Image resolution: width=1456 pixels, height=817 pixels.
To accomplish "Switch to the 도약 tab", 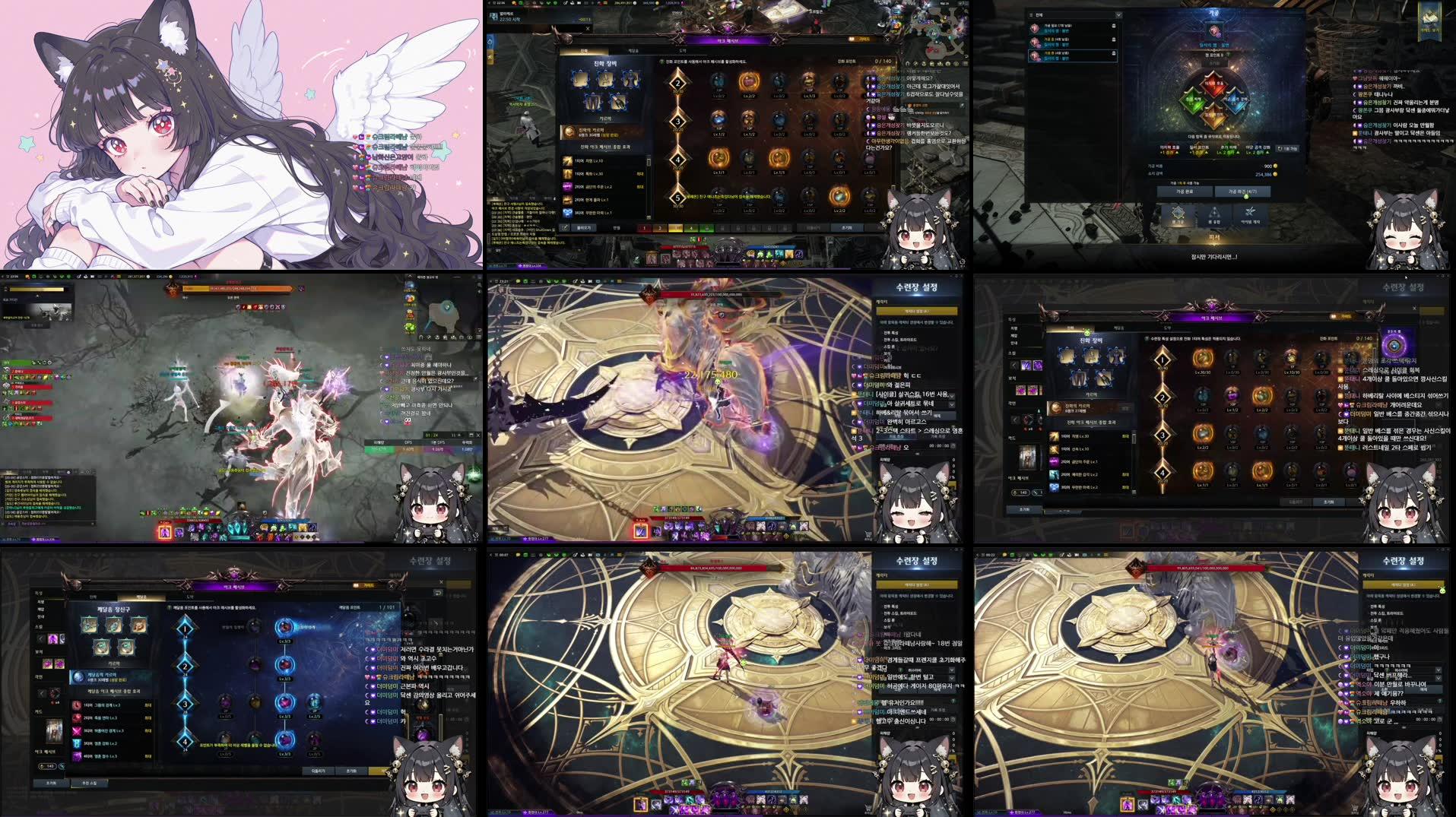I will coord(680,51).
